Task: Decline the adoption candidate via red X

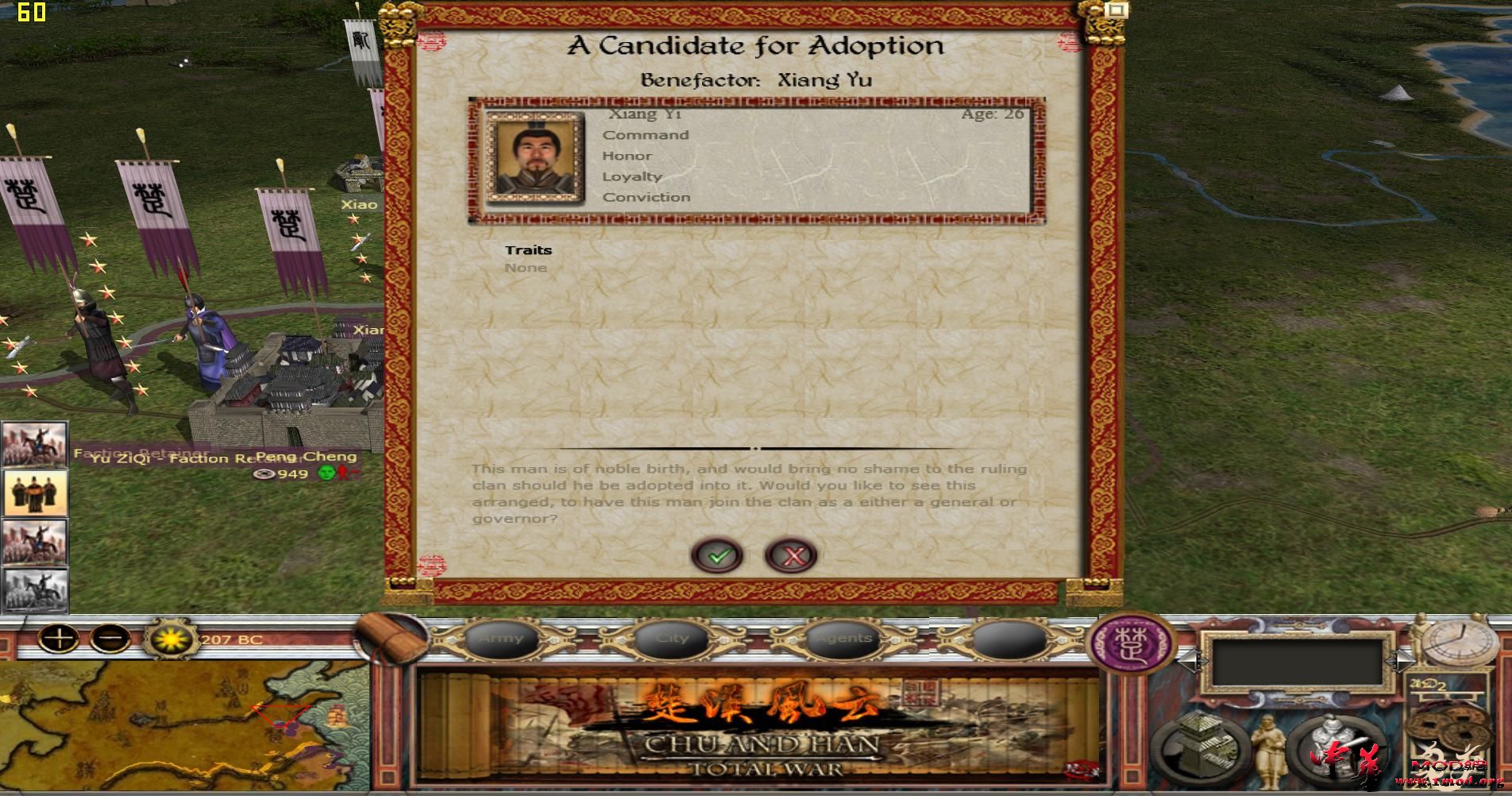Action: (x=790, y=555)
